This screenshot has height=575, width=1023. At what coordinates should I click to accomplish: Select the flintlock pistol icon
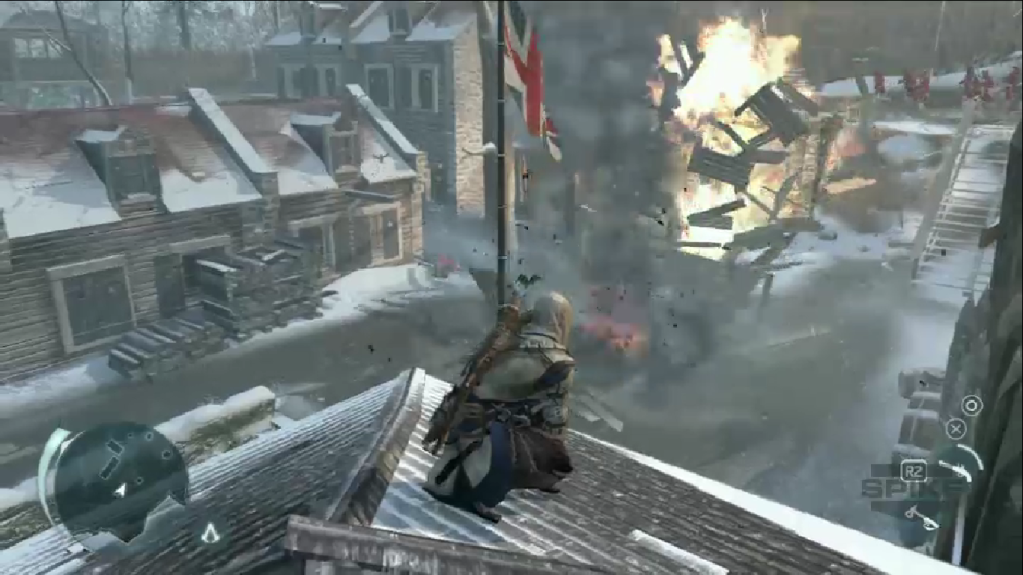[922, 516]
